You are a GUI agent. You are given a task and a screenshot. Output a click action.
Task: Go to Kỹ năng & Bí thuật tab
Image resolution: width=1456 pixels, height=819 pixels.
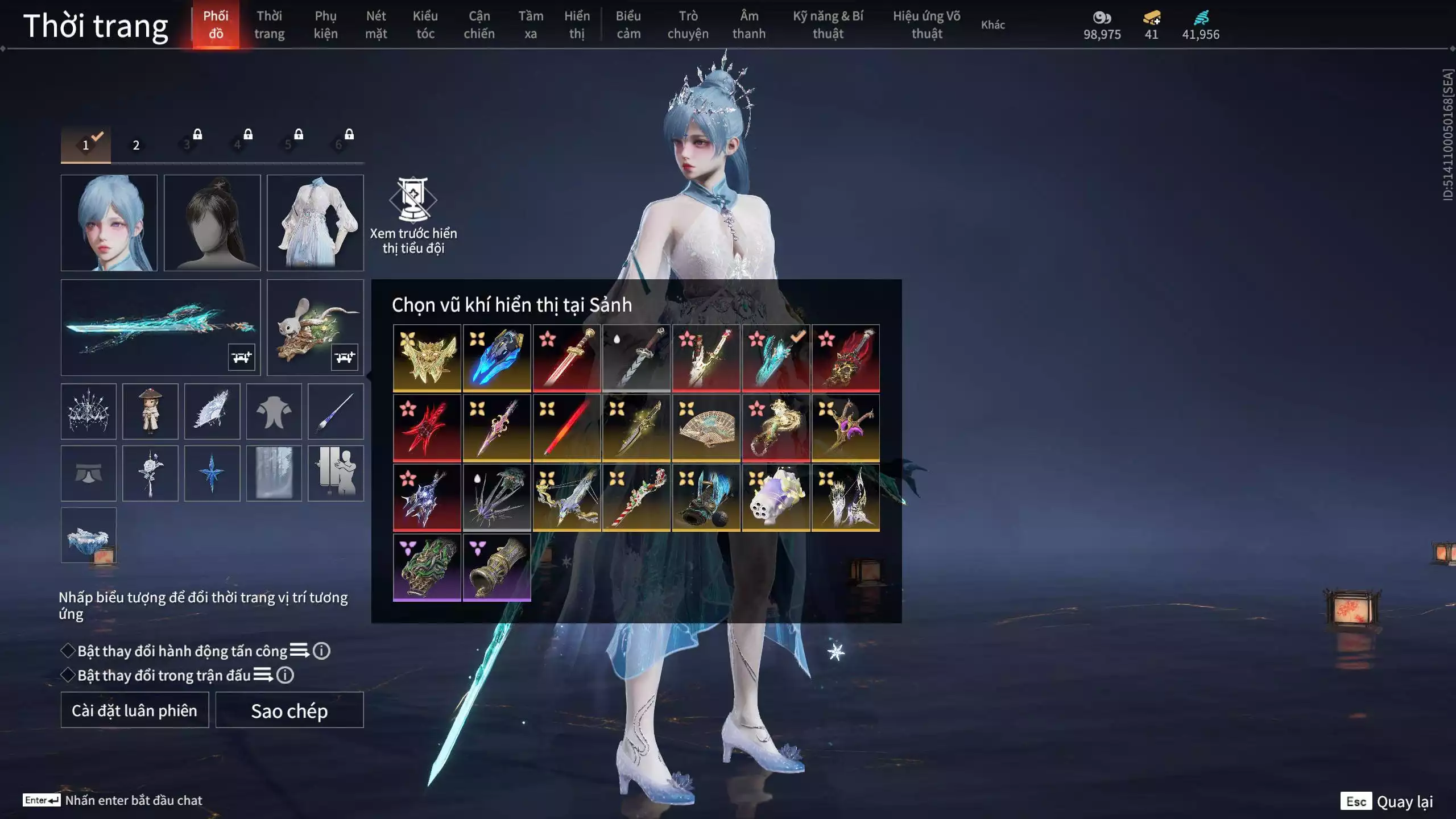[x=828, y=25]
